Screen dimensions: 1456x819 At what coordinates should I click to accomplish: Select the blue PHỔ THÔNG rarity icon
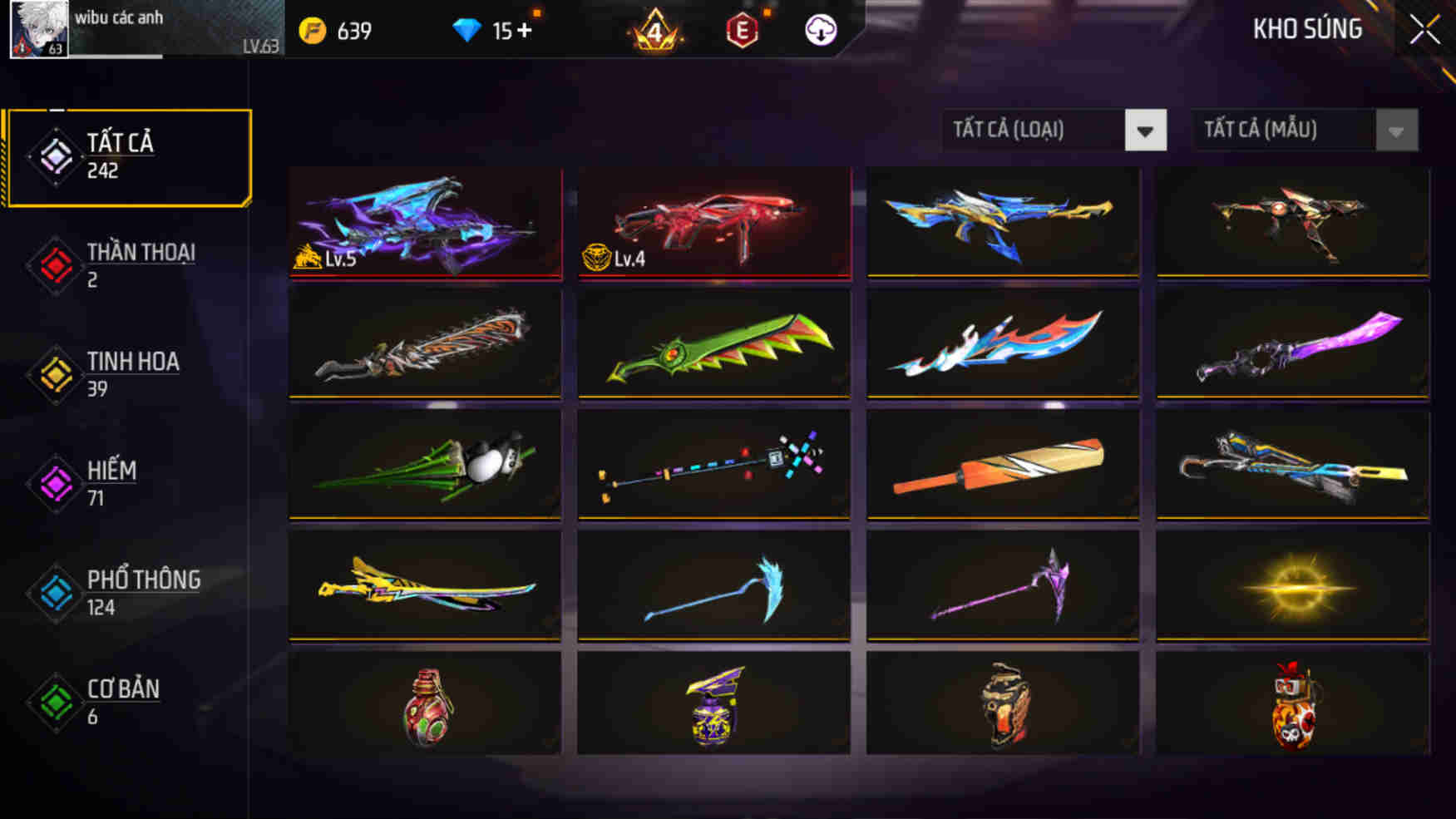[54, 591]
